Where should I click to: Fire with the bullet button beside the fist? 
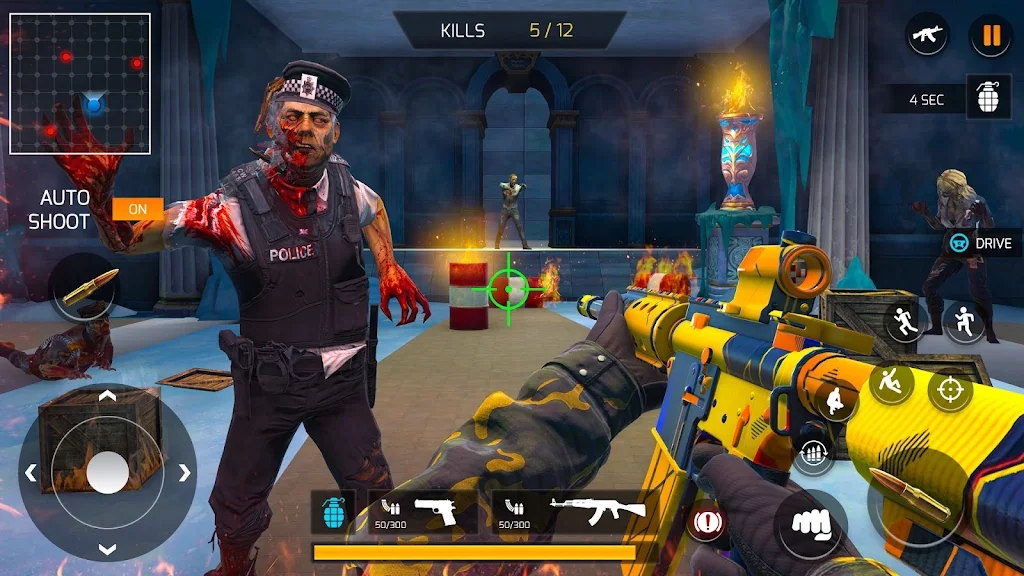[909, 497]
